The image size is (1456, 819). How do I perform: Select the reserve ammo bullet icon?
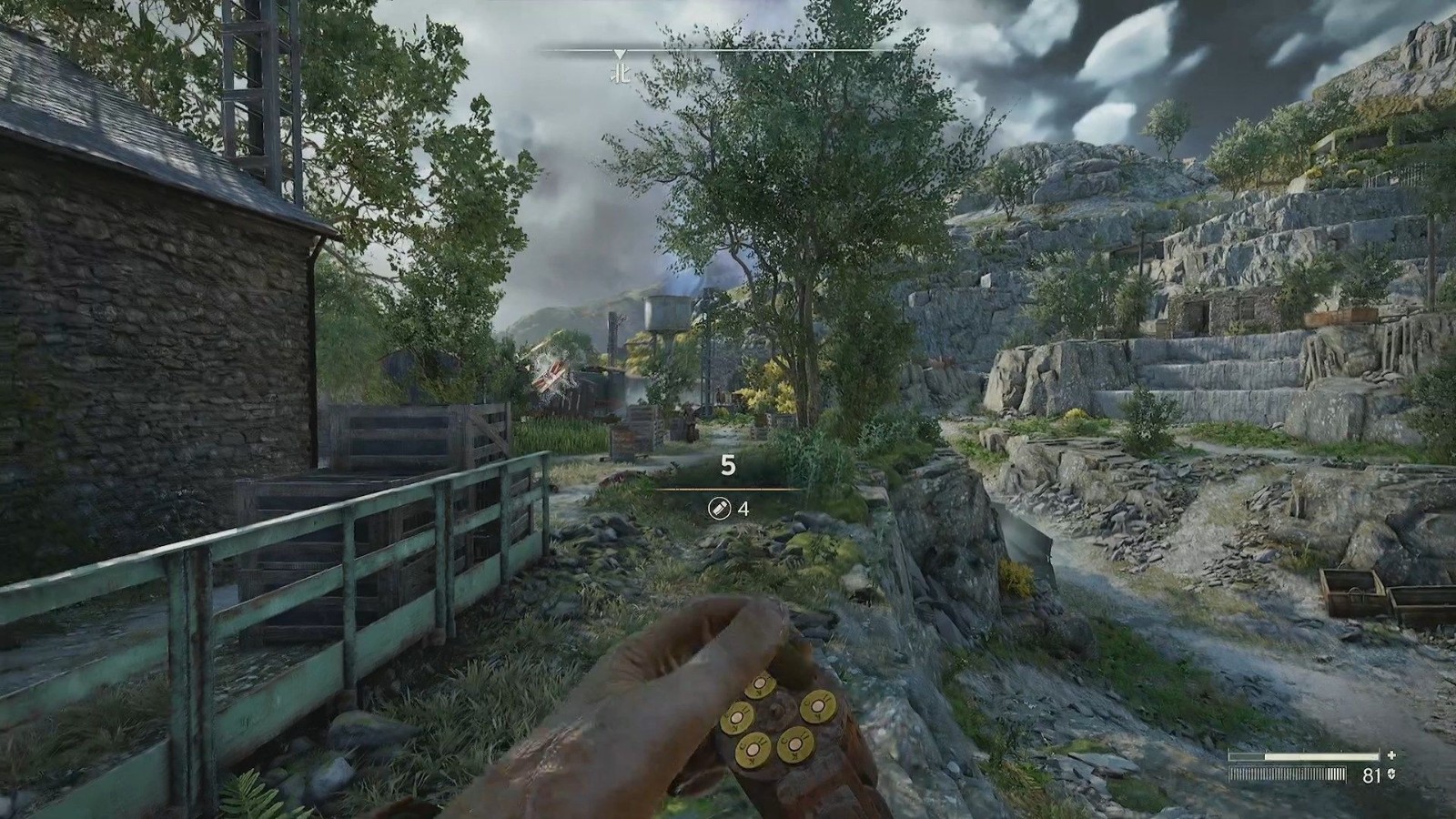click(x=719, y=509)
